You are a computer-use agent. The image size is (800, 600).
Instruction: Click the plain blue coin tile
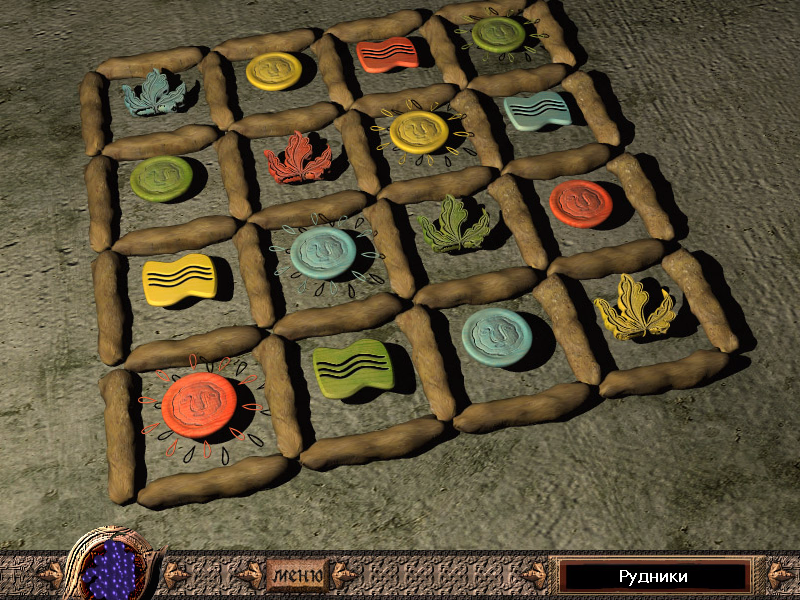click(496, 335)
